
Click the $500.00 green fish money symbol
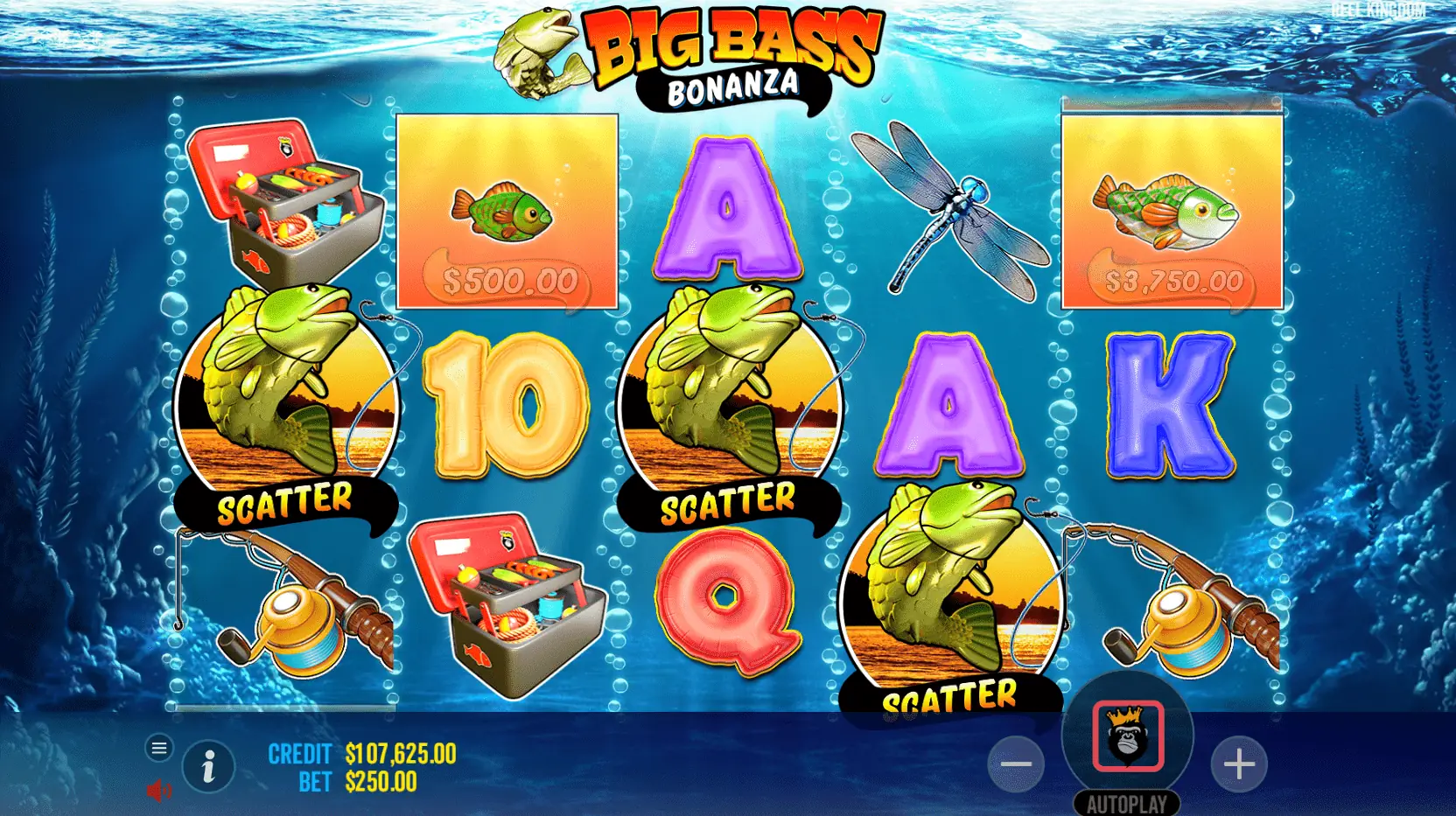pyautogui.click(x=507, y=210)
